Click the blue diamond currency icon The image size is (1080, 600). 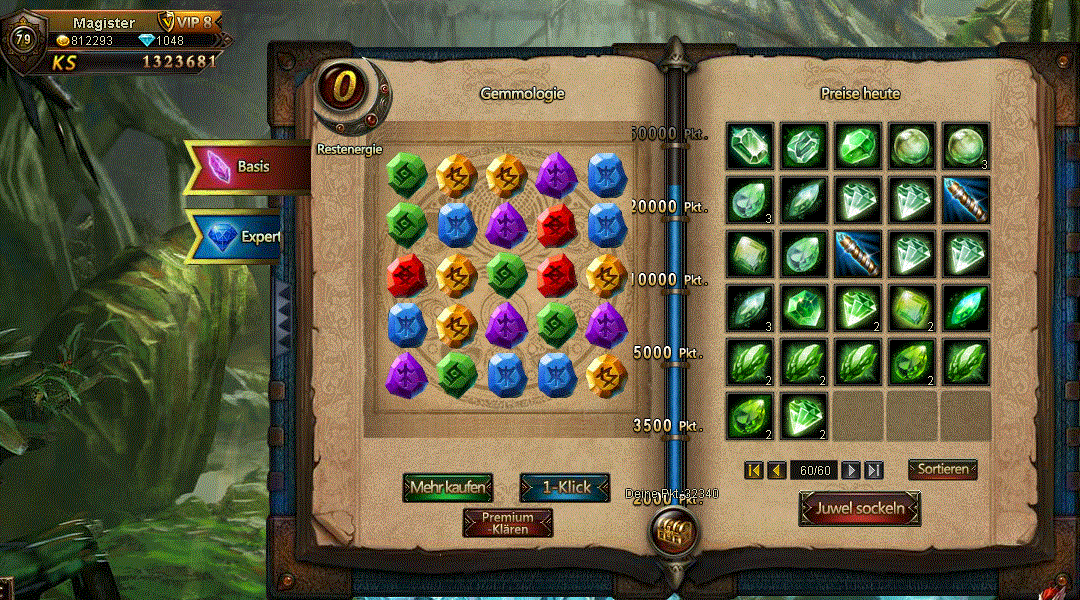coord(147,41)
